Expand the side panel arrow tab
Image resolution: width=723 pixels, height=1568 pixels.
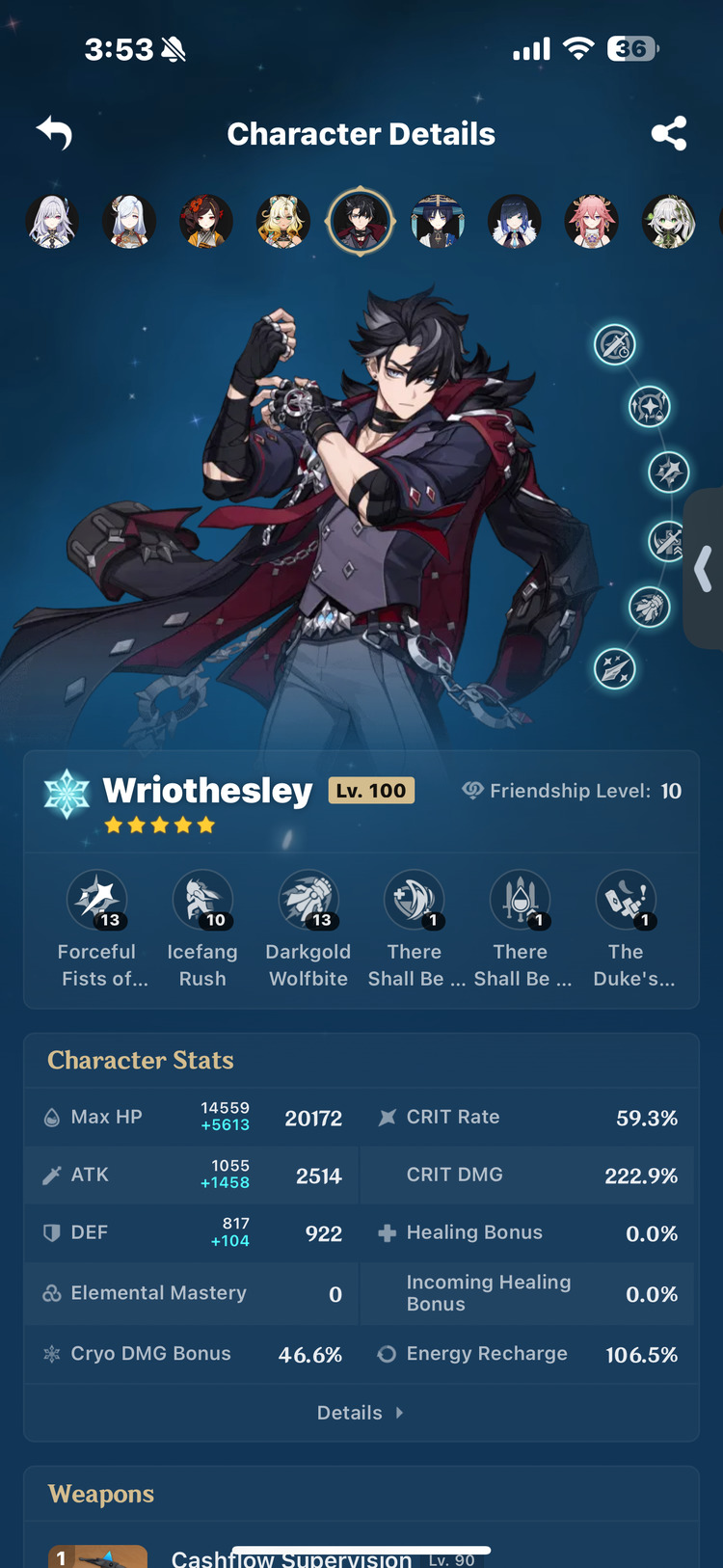click(x=704, y=569)
